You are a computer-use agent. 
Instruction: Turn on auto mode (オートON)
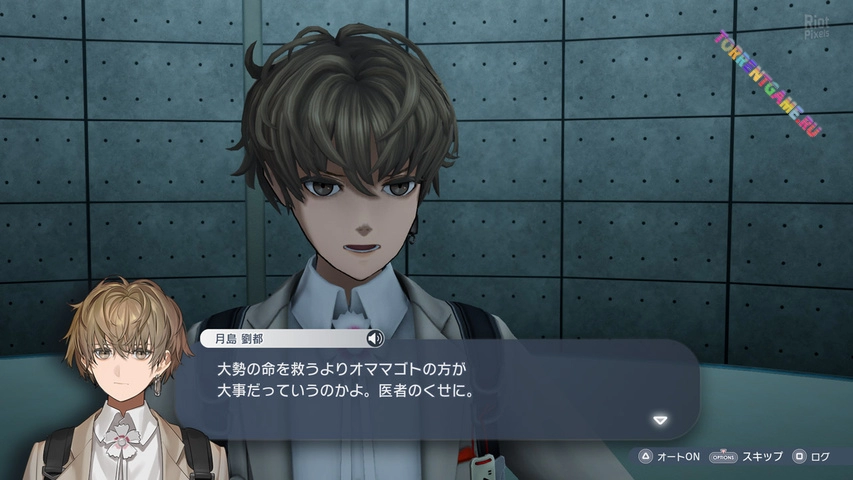(x=669, y=457)
